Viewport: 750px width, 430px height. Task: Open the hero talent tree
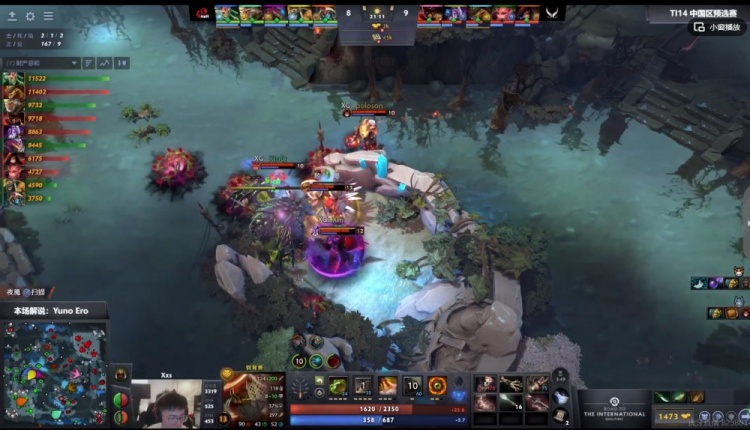point(300,387)
